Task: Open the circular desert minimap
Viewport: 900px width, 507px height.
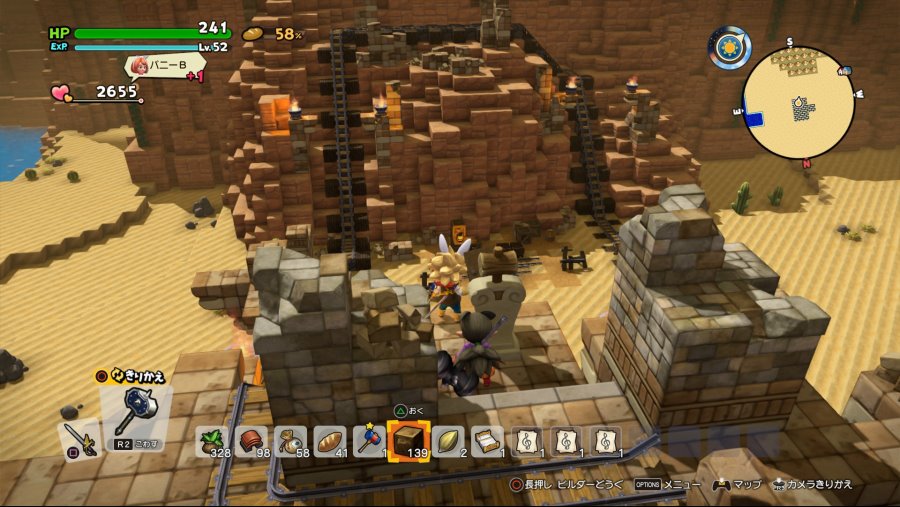Action: click(799, 103)
